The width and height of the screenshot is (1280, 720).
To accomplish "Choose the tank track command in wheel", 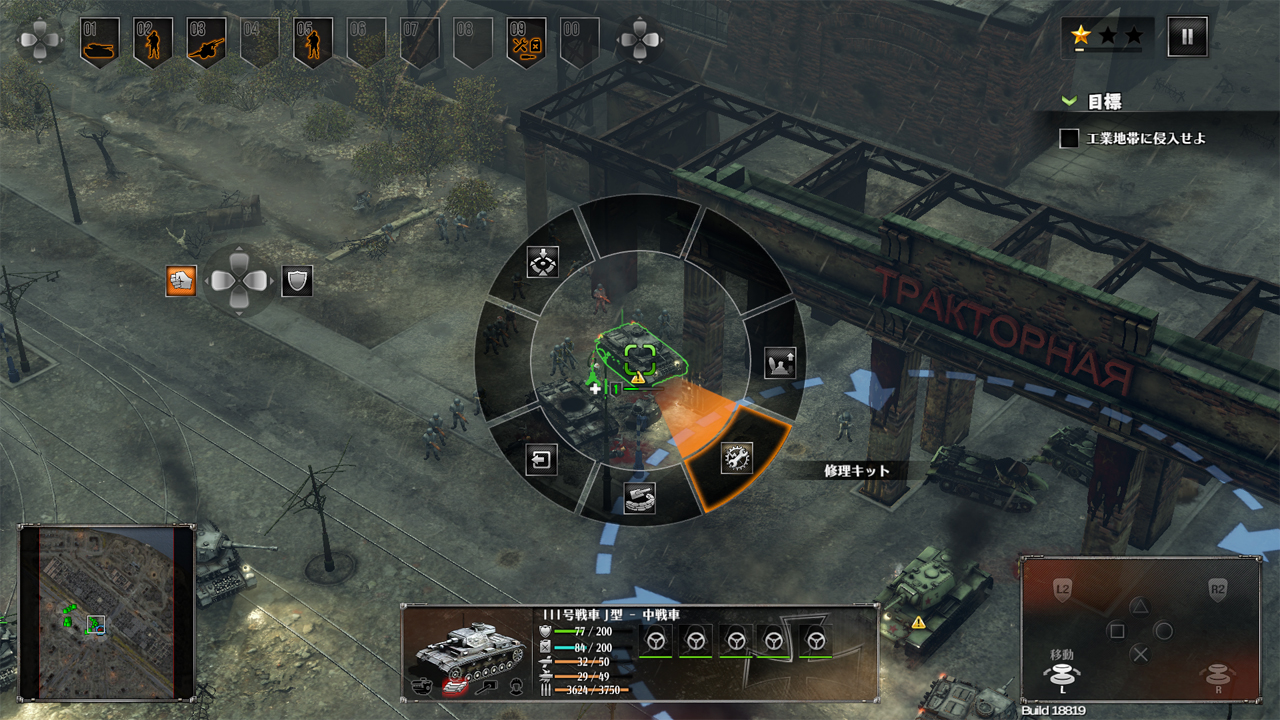I will click(x=639, y=497).
